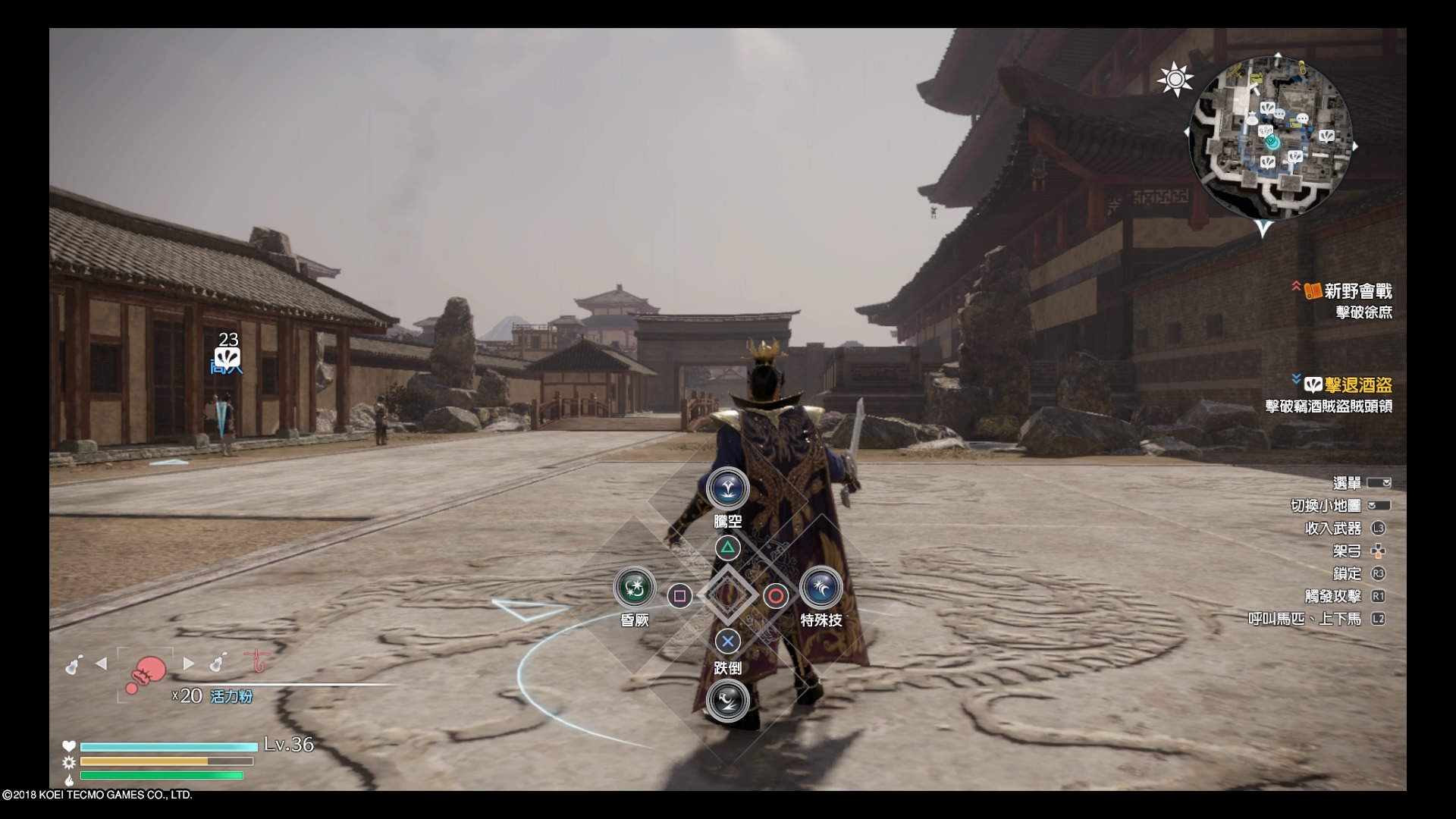Activate the 跌倒 knockdown attack icon
Viewport: 1456px width, 819px height.
(x=727, y=701)
